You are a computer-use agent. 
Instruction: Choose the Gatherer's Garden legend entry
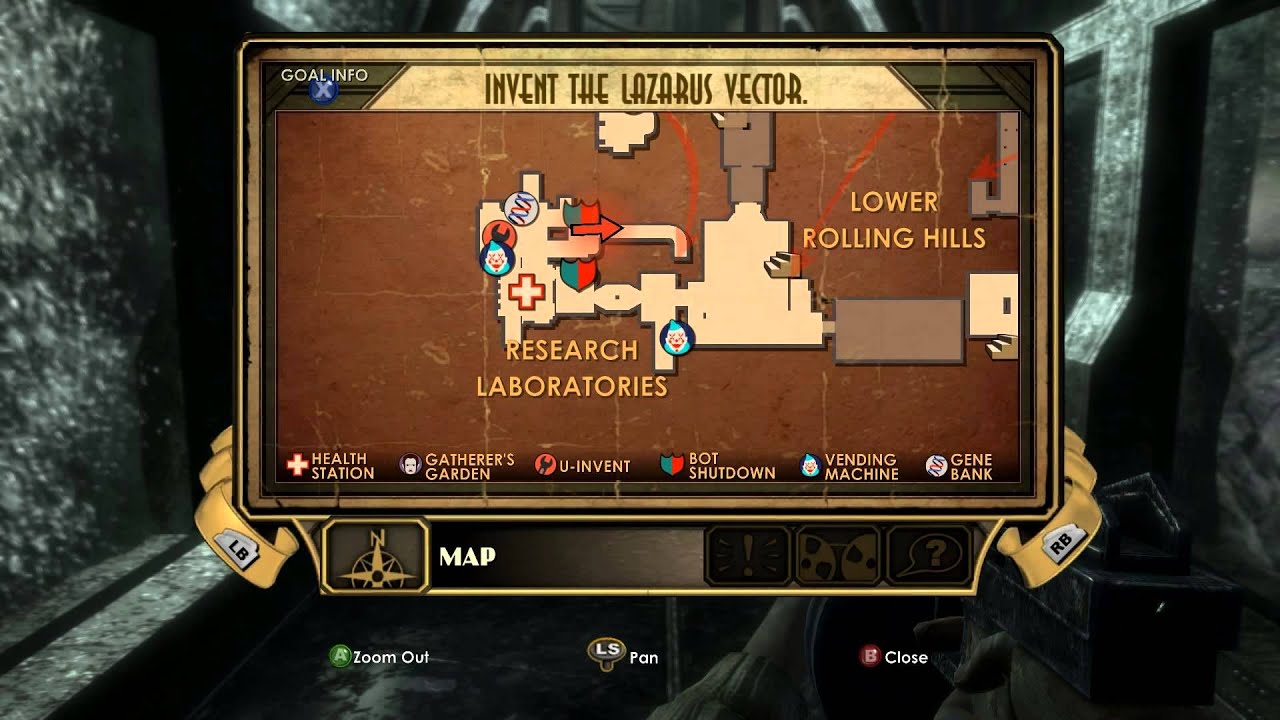(x=457, y=466)
